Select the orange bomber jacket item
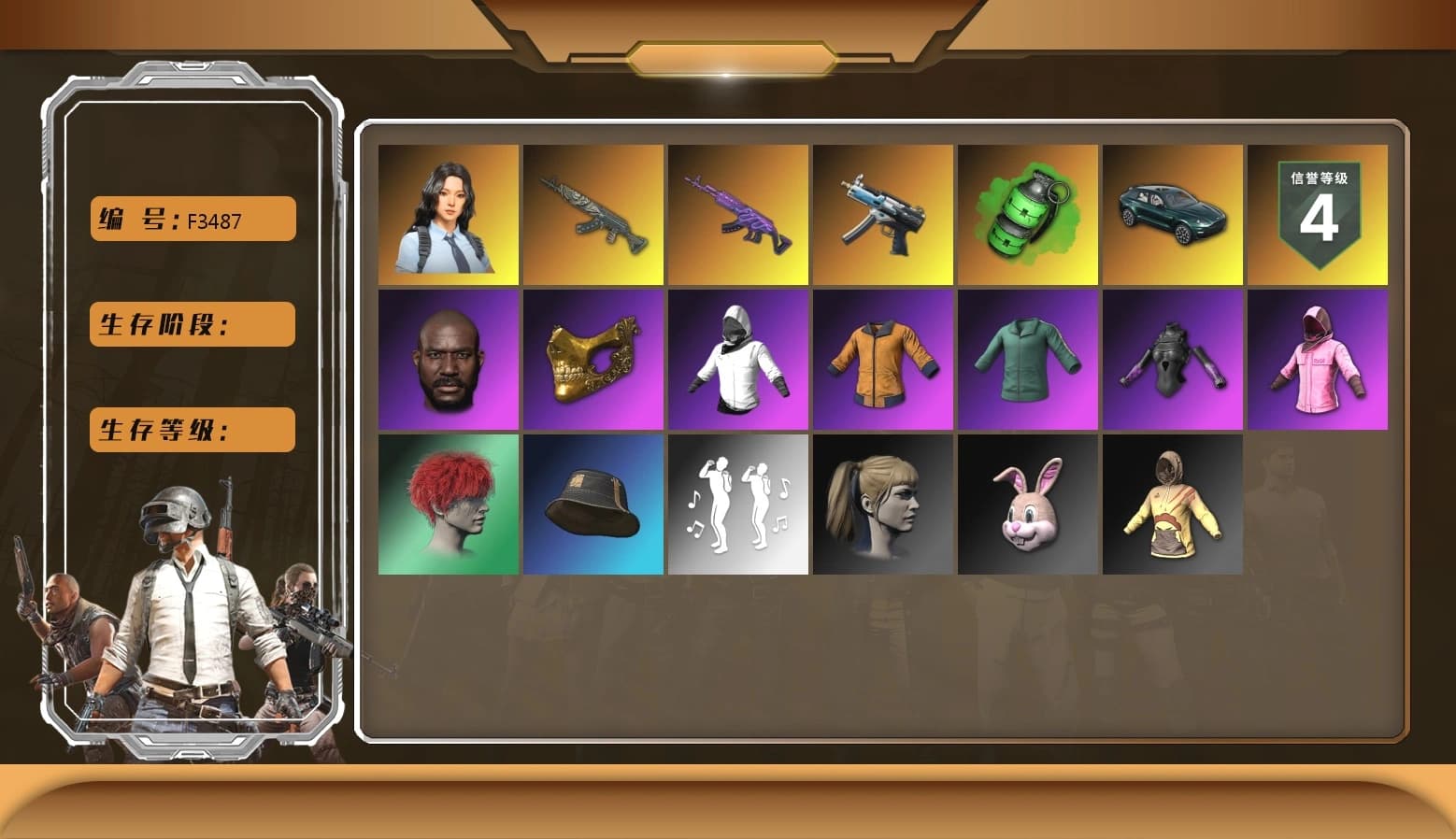 pos(882,359)
